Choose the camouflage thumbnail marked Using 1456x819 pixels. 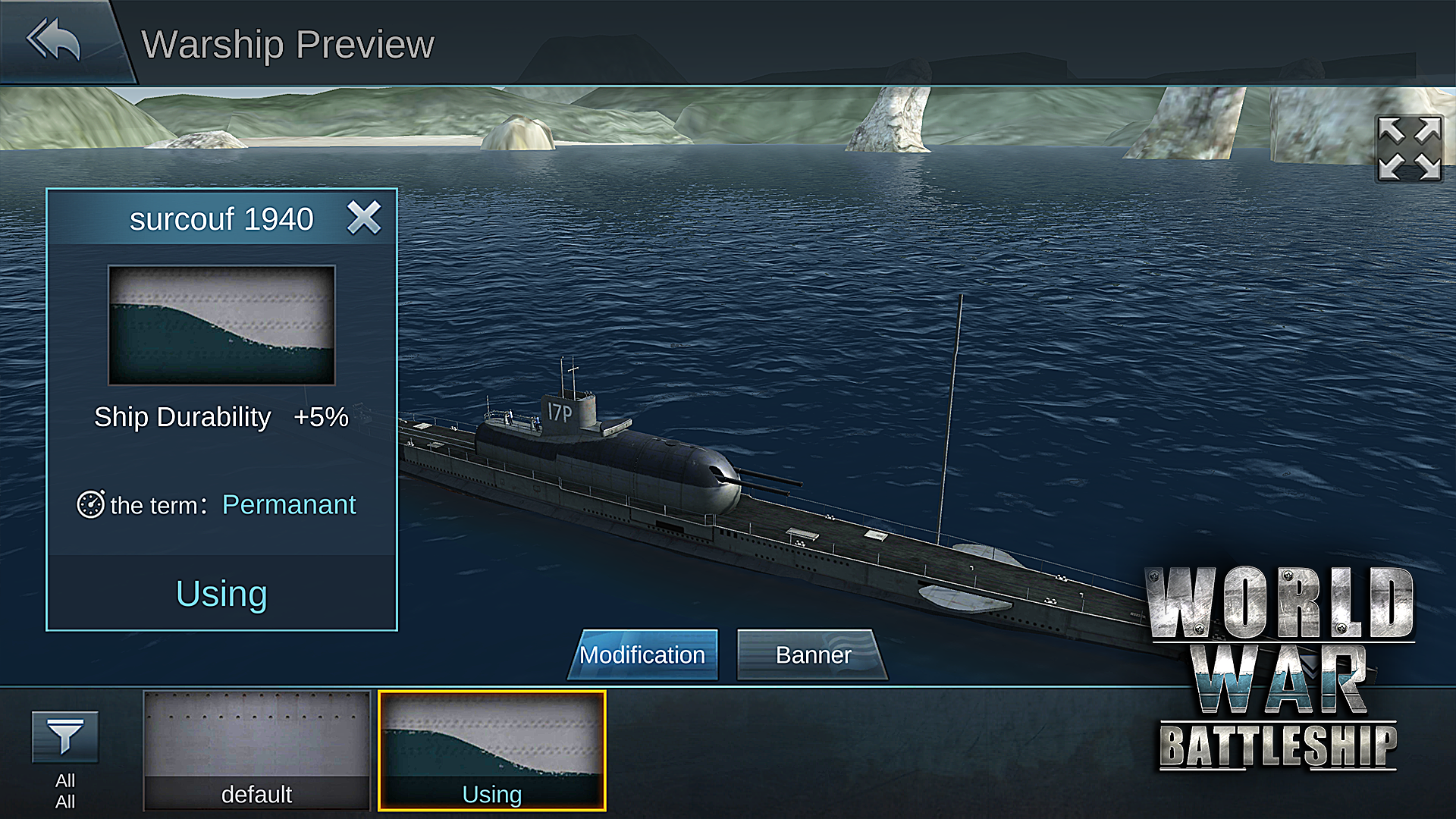(x=492, y=750)
